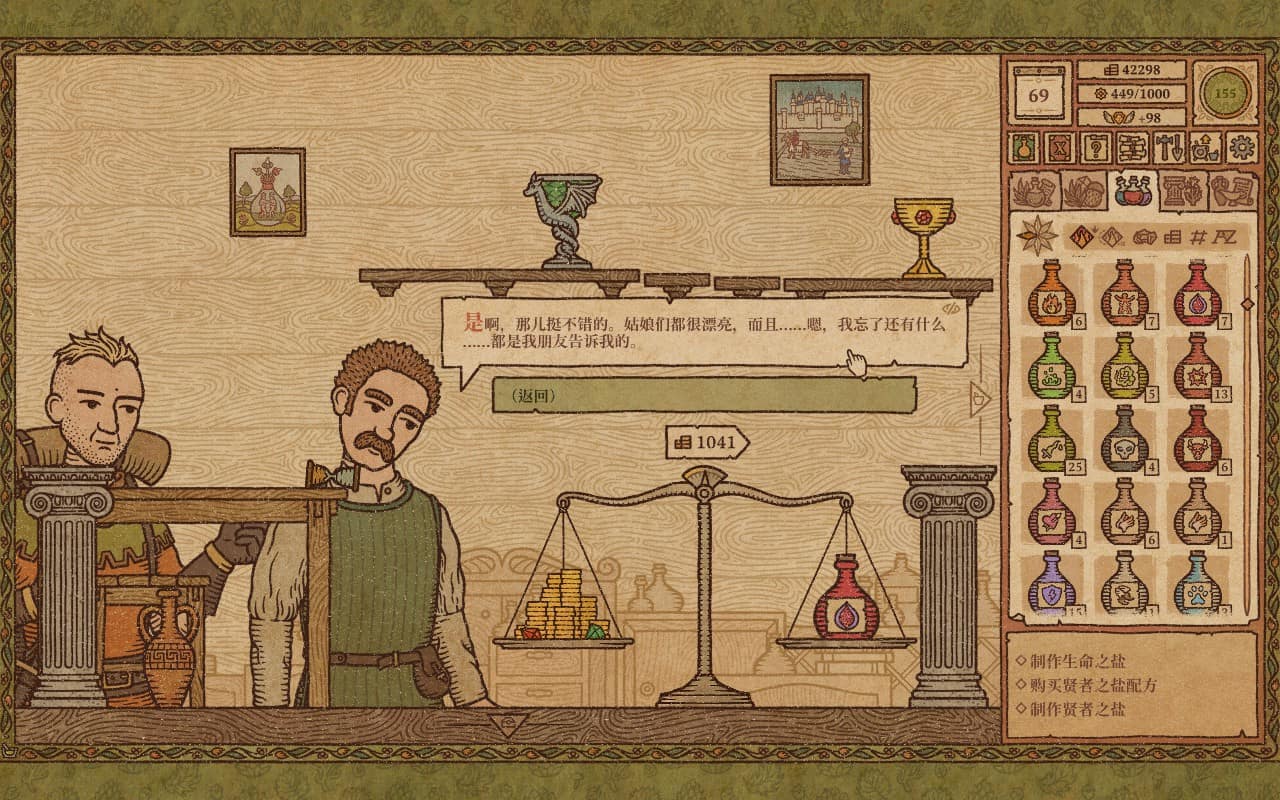The height and width of the screenshot is (800, 1280).
Task: Toggle the fire-rune inventory filter
Action: pos(1081,236)
